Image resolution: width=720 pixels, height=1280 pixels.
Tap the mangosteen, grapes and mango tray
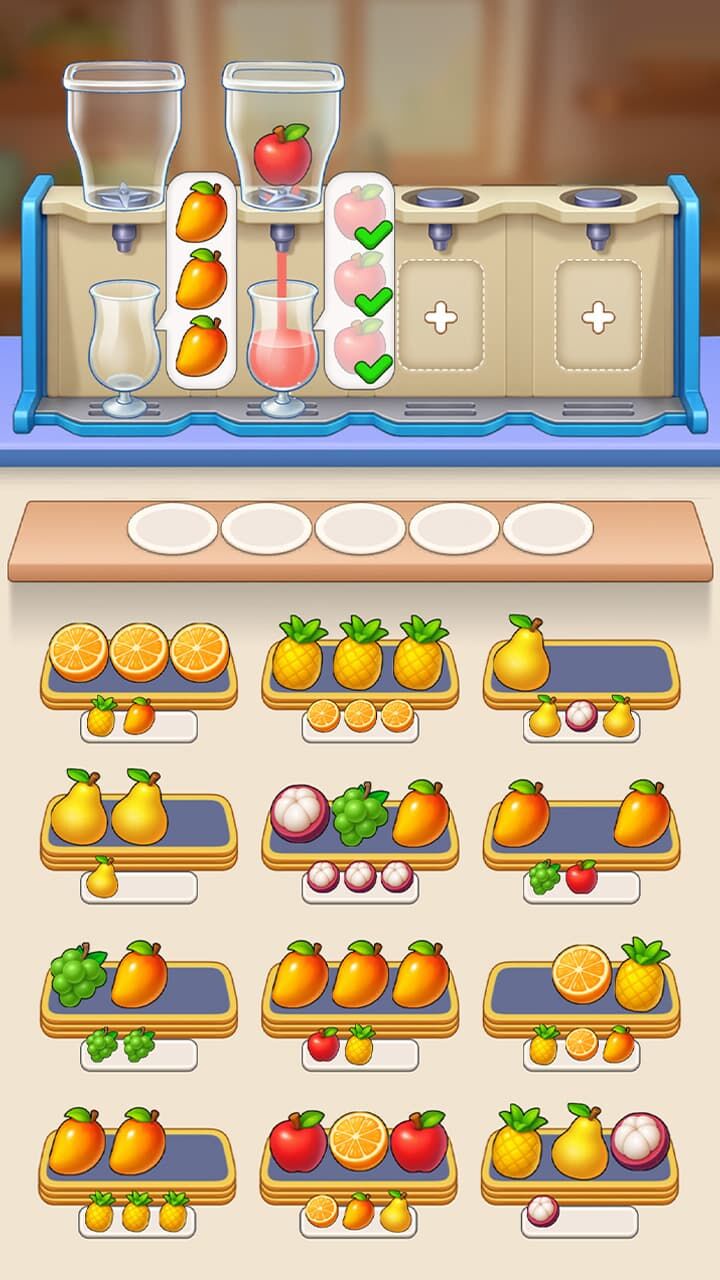(360, 822)
